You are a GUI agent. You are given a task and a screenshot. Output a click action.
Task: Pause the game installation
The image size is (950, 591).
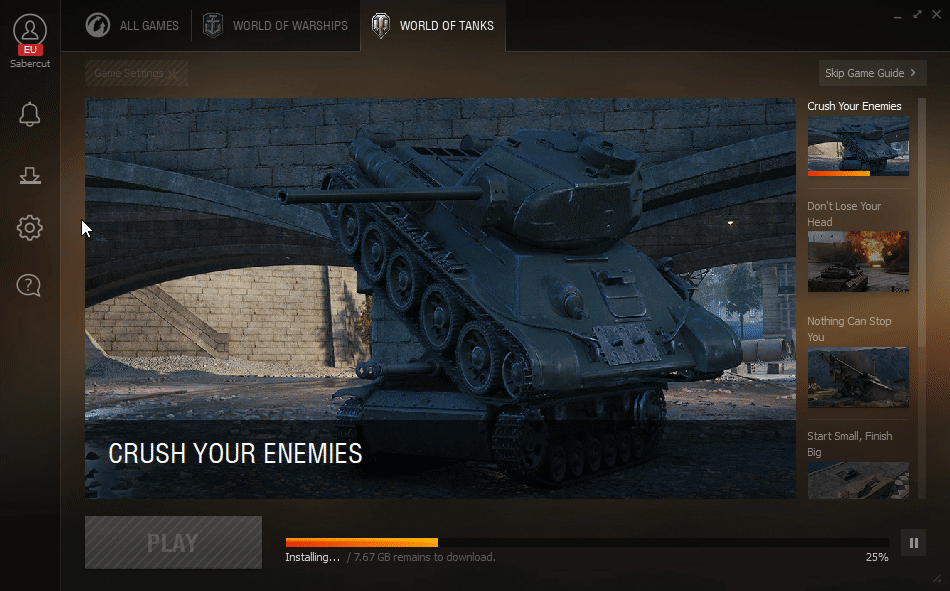click(913, 543)
